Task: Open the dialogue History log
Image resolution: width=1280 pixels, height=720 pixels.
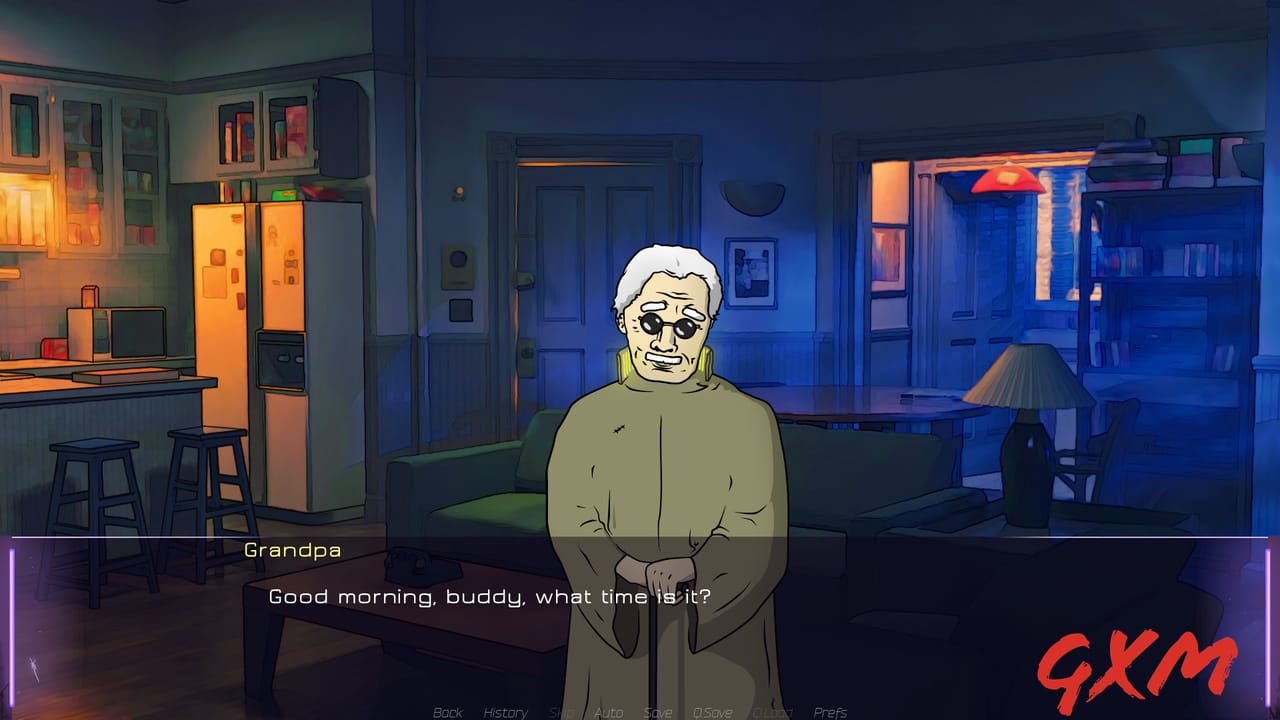Action: (x=506, y=712)
